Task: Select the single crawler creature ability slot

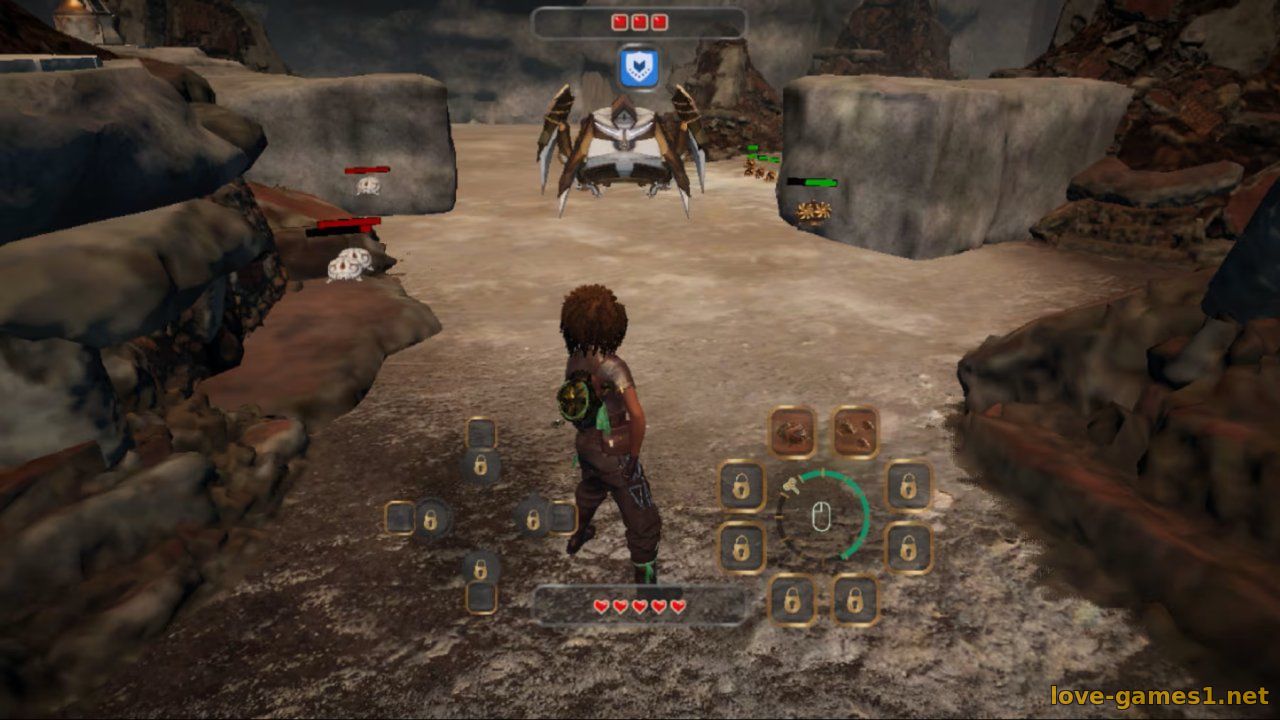Action: pos(792,432)
